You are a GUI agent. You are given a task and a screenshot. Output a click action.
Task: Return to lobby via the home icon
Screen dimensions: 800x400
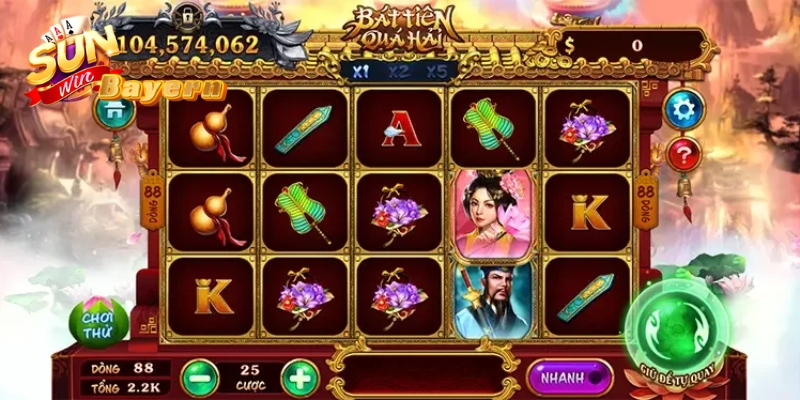[113, 109]
